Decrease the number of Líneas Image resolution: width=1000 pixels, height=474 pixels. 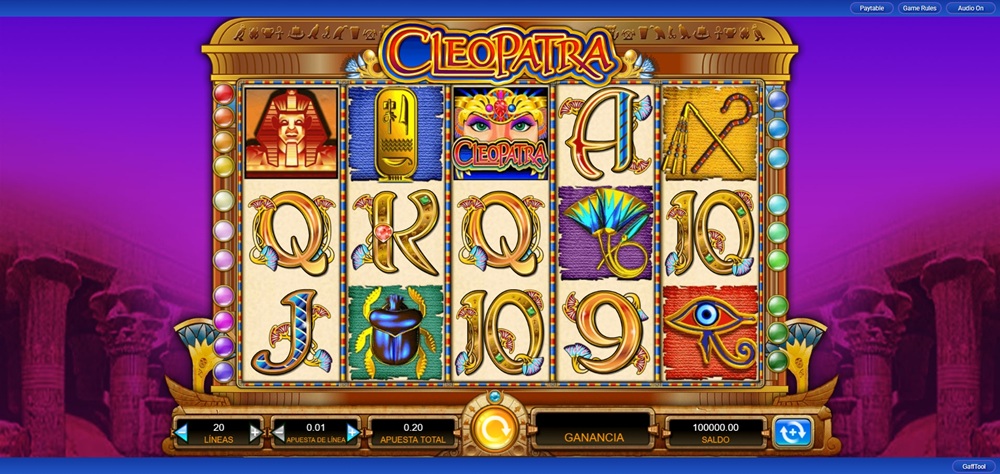[x=182, y=432]
